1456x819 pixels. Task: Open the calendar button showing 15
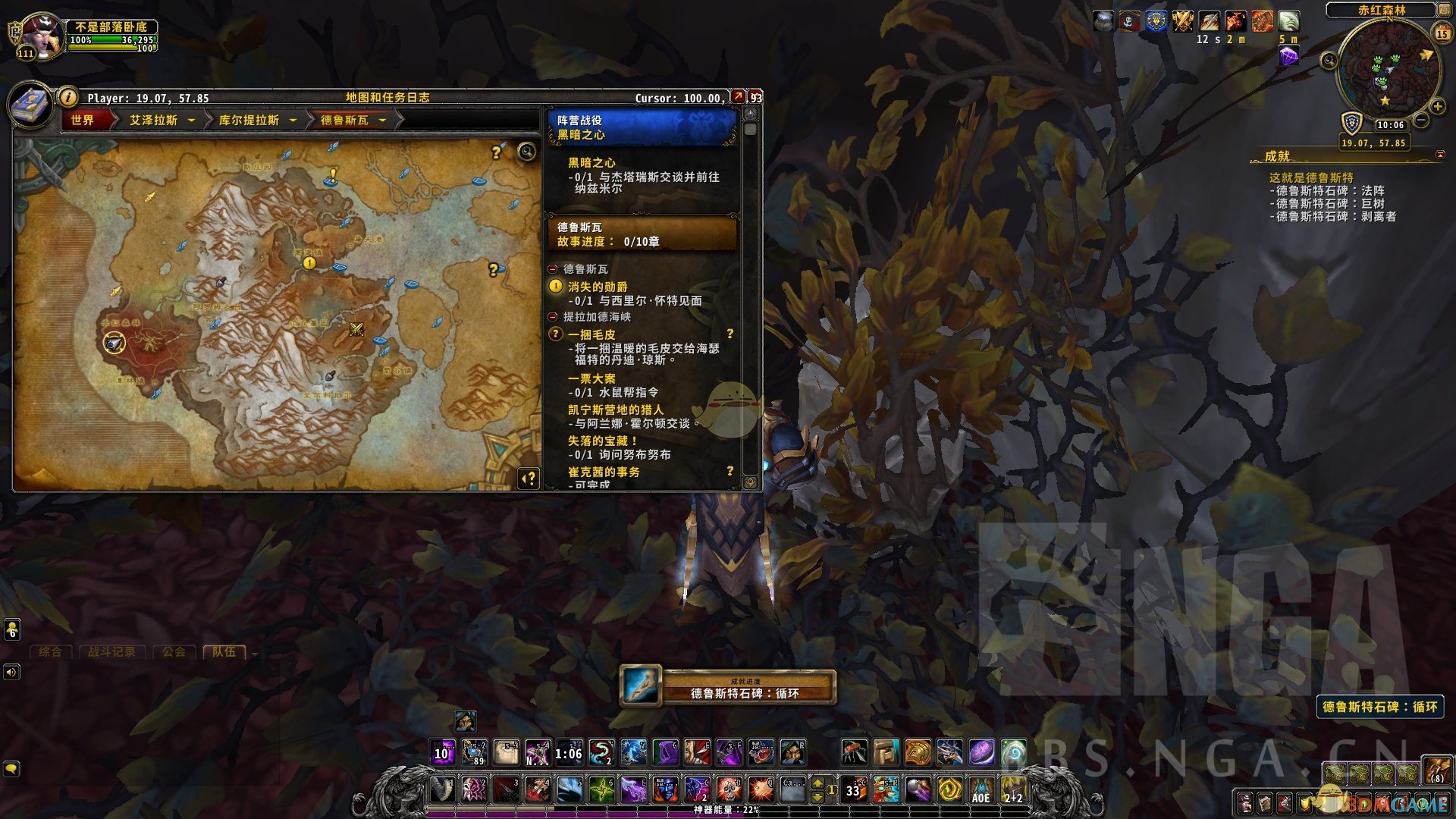point(1442,33)
